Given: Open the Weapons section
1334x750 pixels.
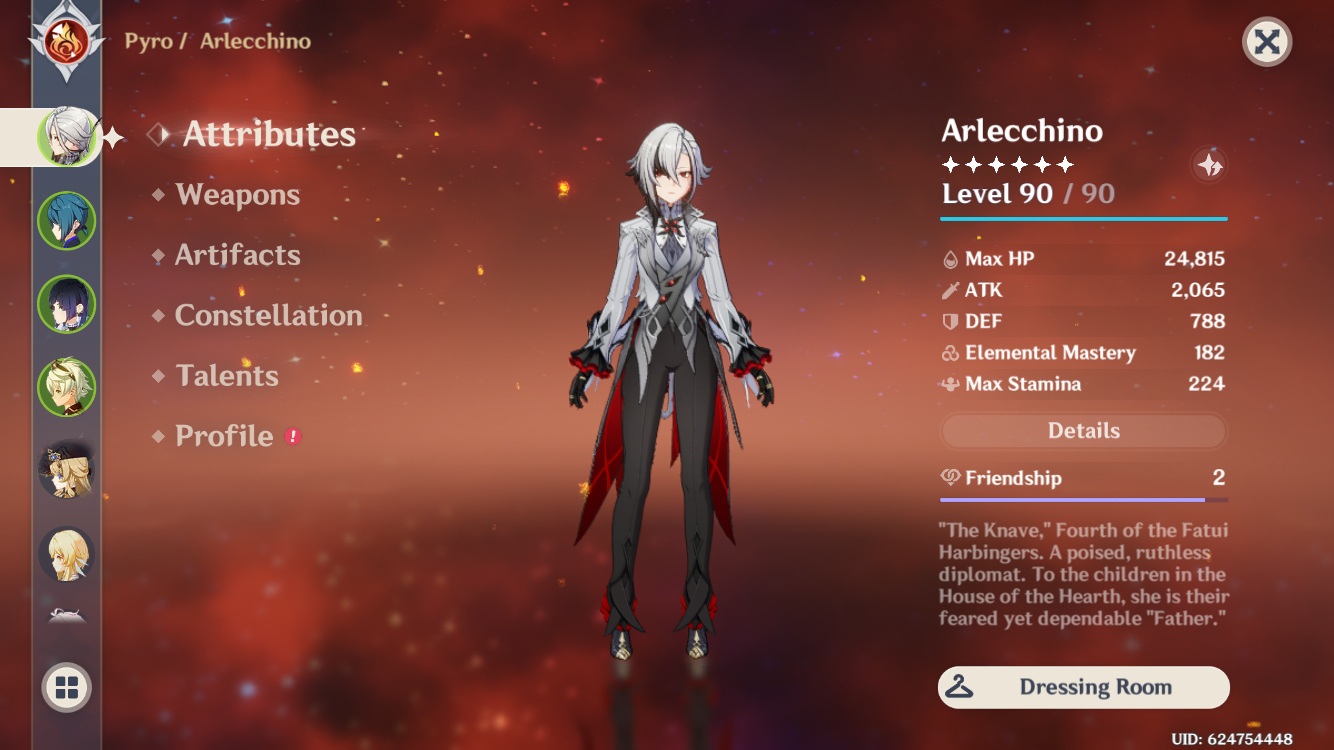Looking at the screenshot, I should point(238,195).
